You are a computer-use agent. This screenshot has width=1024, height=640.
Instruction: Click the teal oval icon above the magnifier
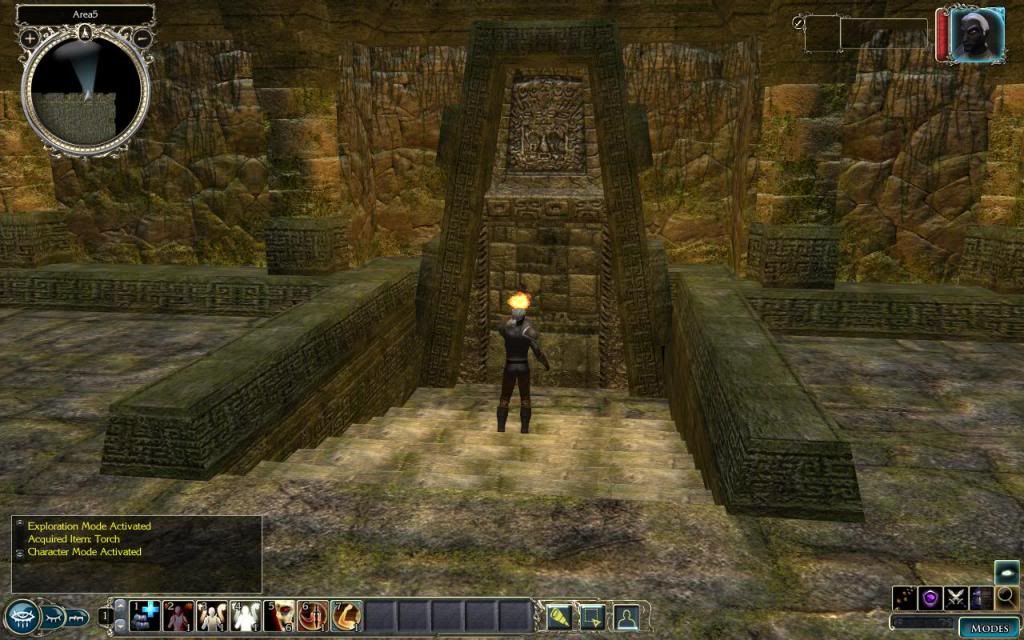tap(1007, 572)
